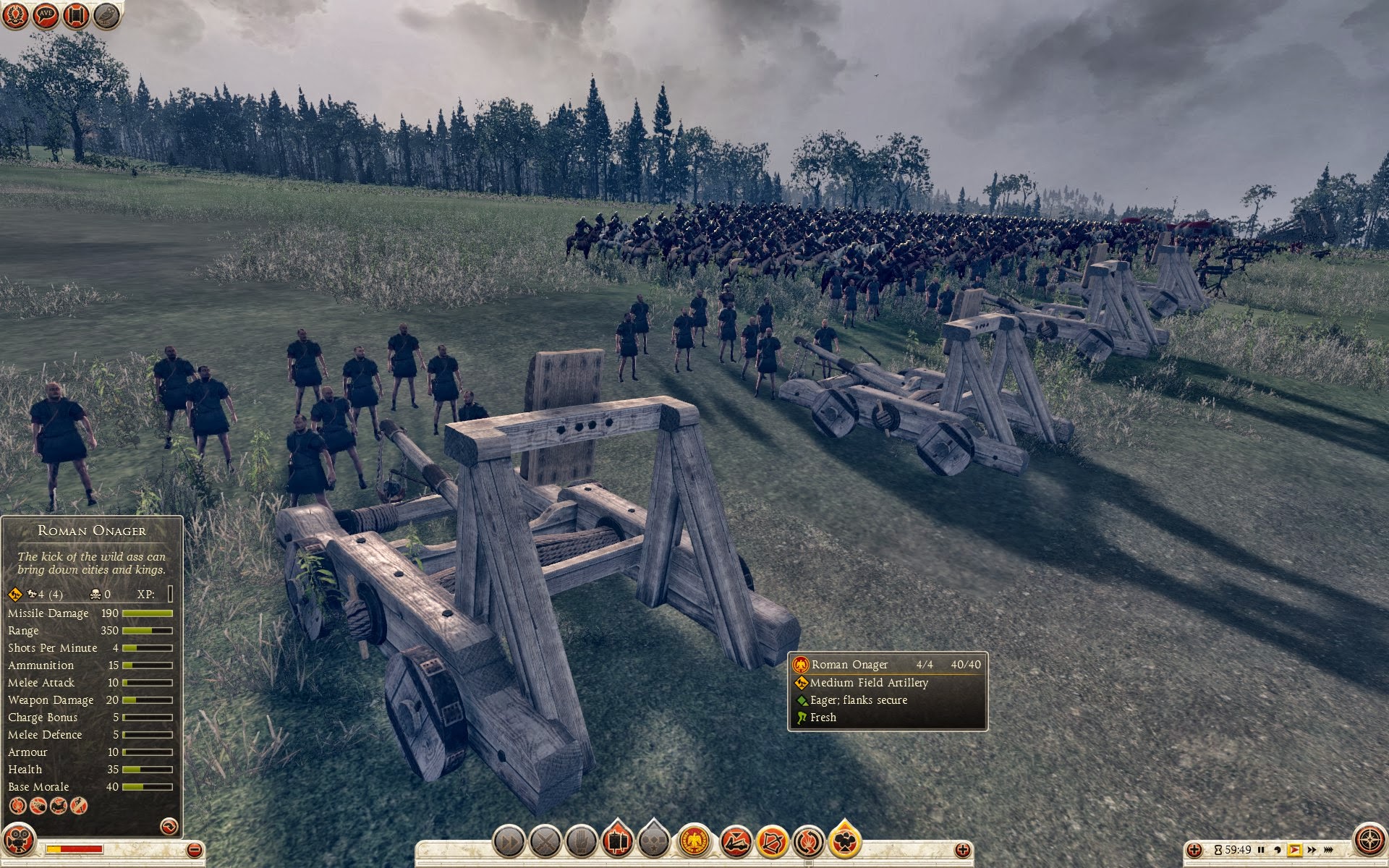Pause the battle

pos(1261,850)
